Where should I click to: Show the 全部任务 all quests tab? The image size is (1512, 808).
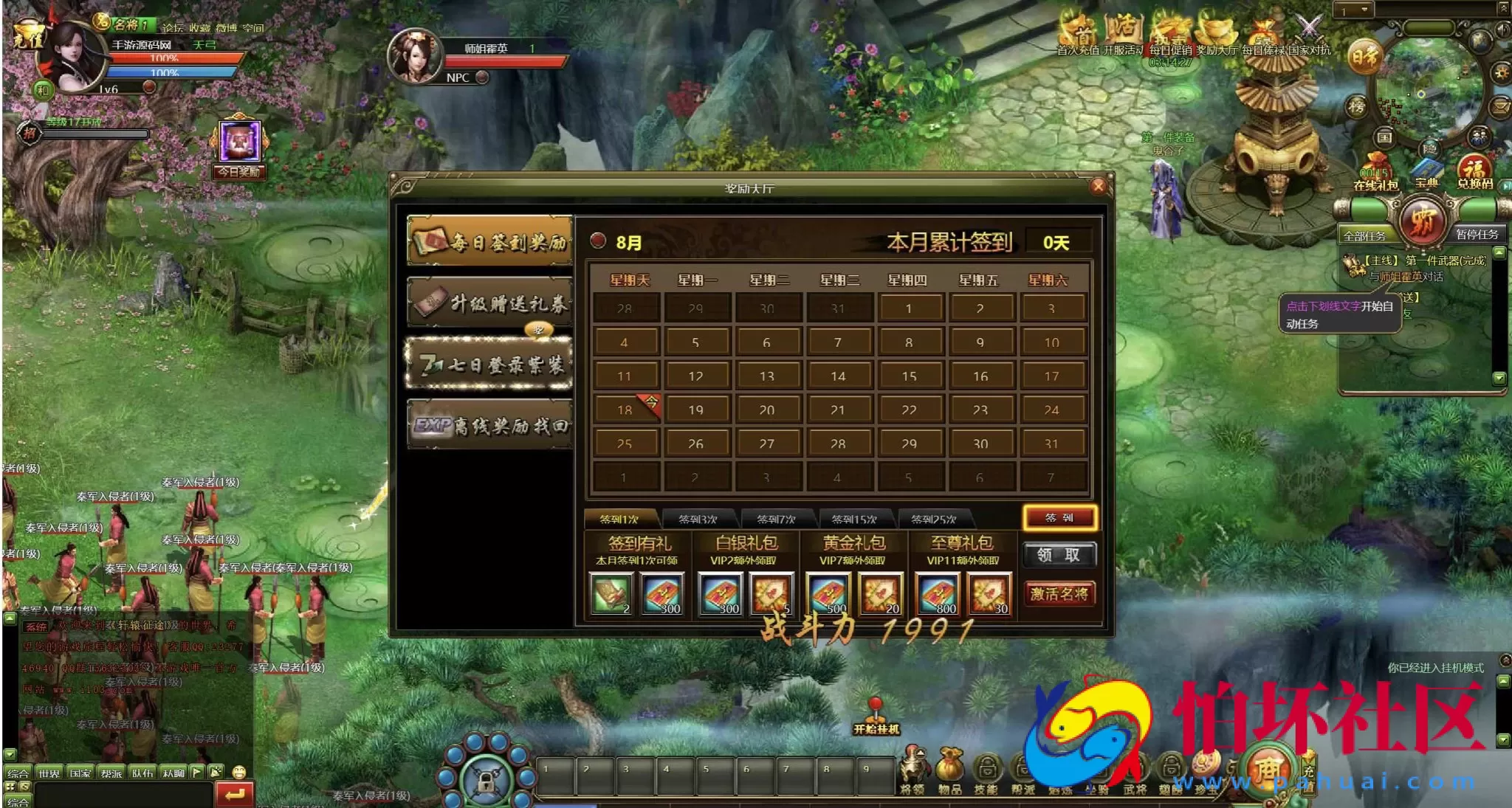point(1364,235)
